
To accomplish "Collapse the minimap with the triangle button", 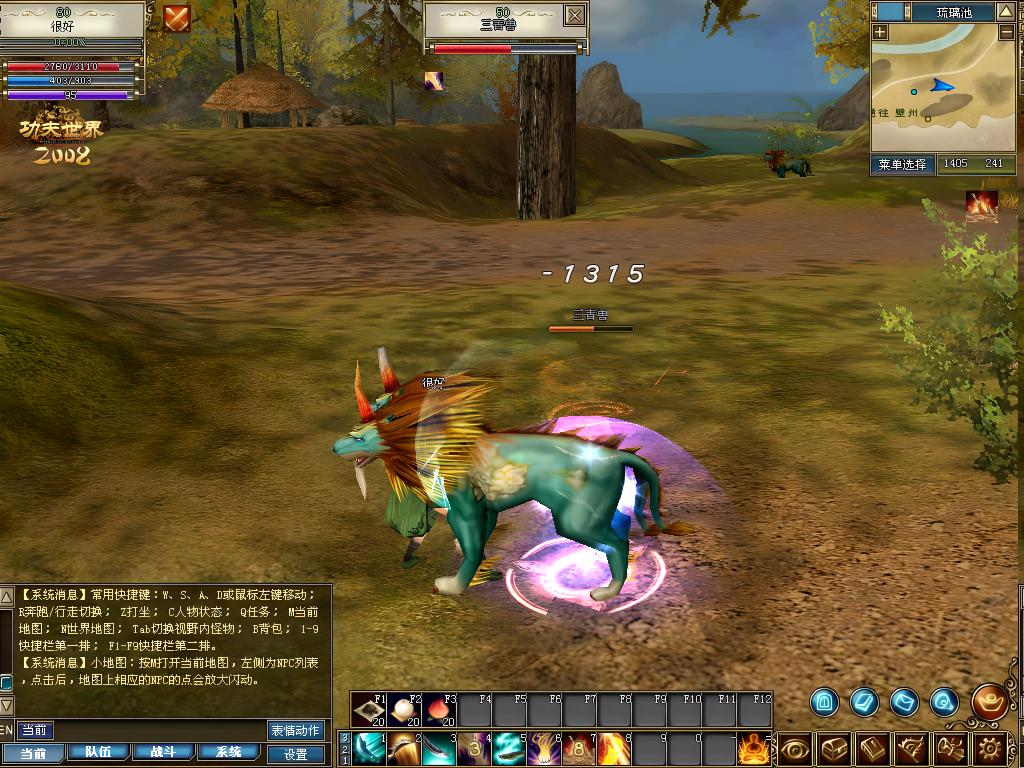I will [x=1008, y=12].
